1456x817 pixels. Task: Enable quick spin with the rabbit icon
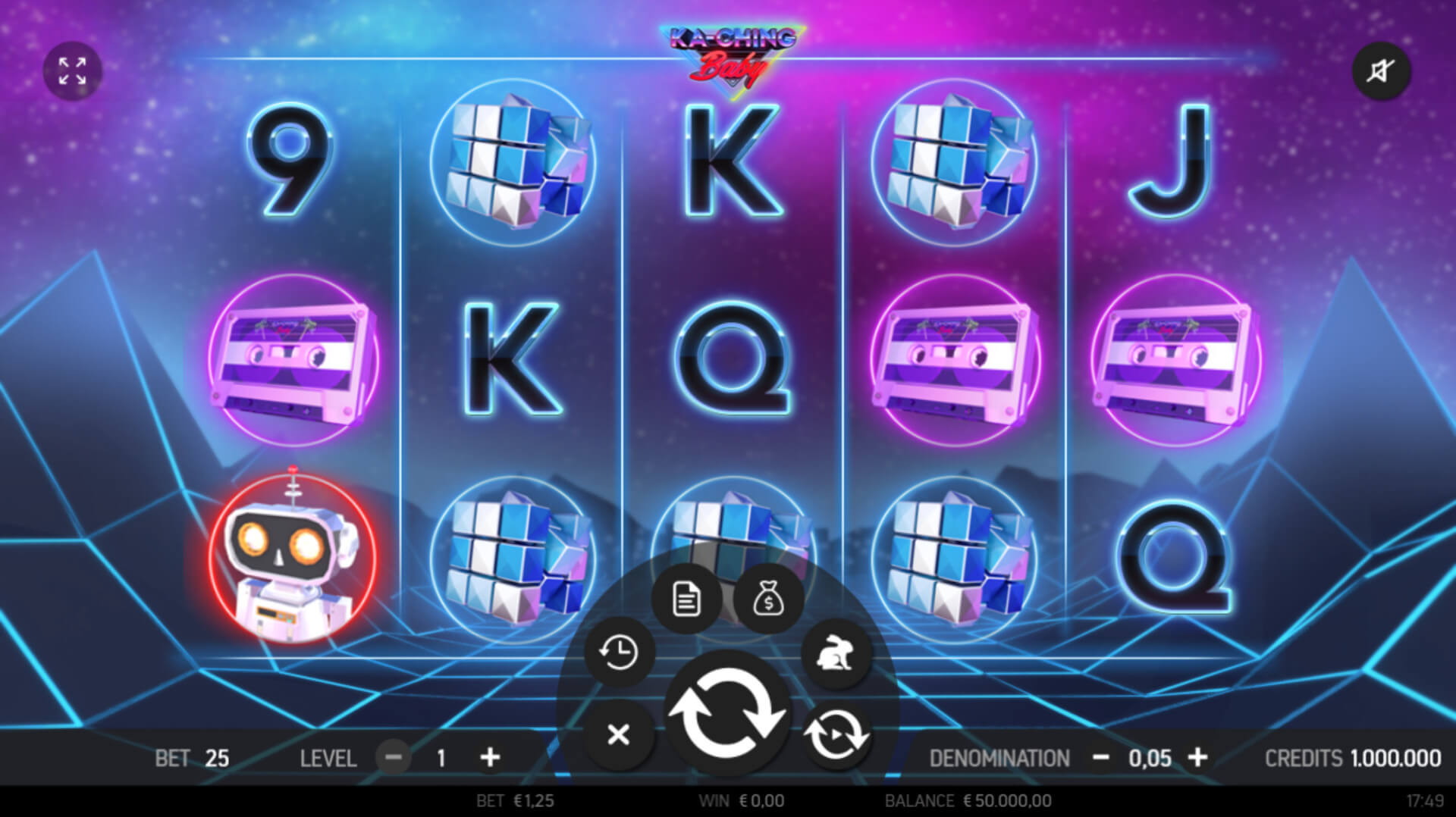click(x=836, y=653)
